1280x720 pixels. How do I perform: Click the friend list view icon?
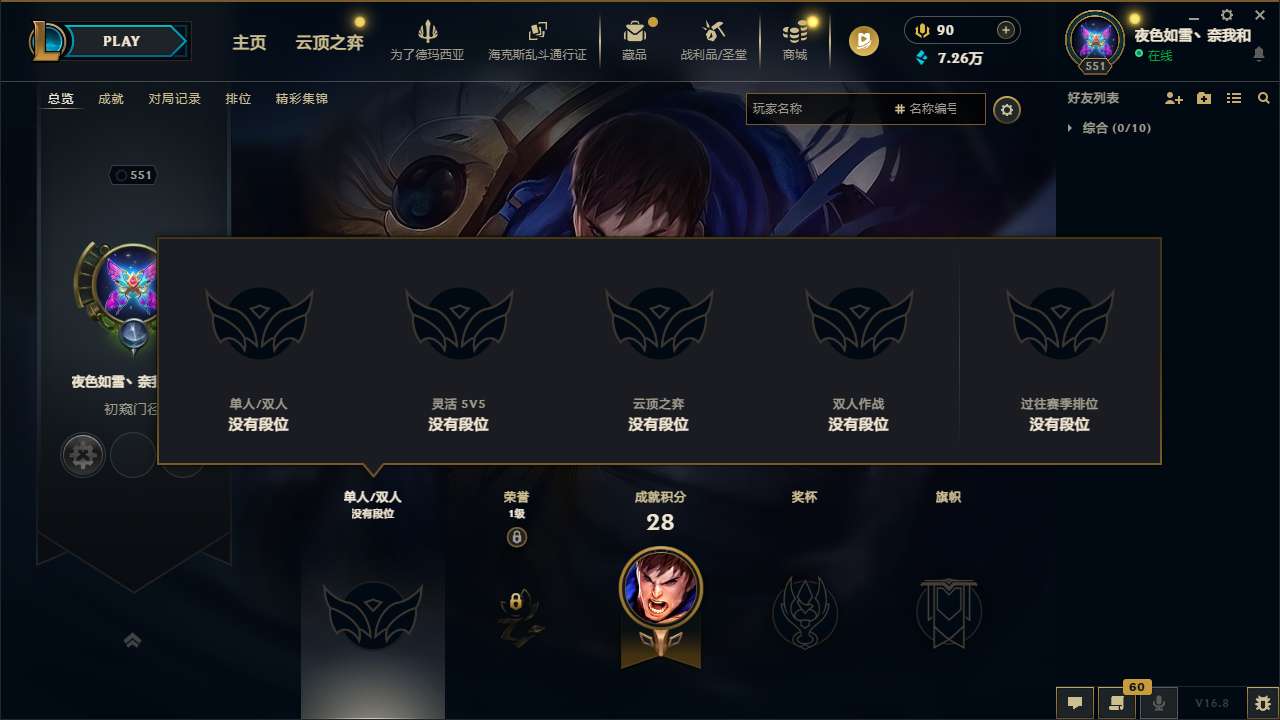(x=1233, y=98)
